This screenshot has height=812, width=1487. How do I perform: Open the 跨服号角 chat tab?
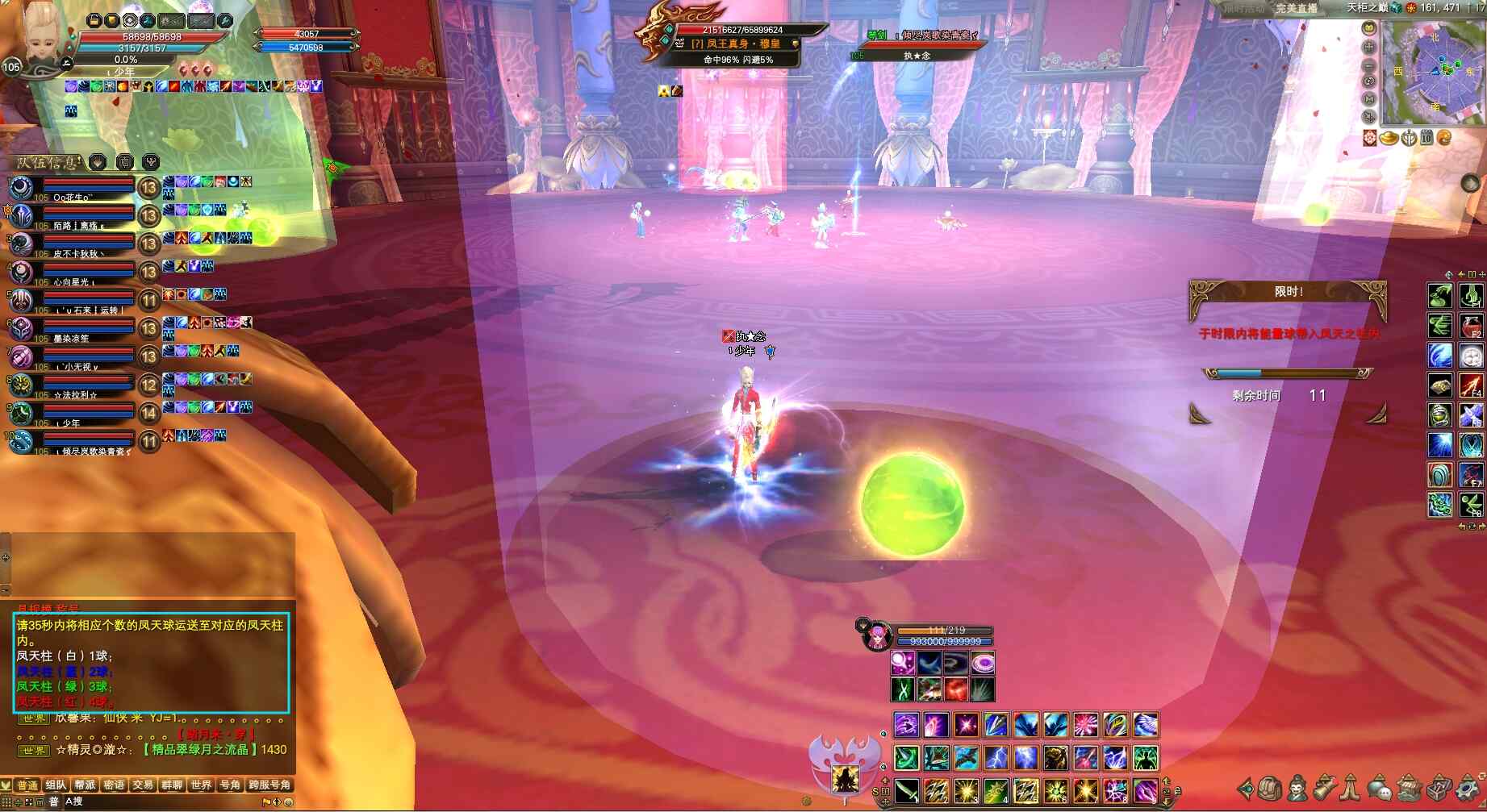tap(269, 785)
